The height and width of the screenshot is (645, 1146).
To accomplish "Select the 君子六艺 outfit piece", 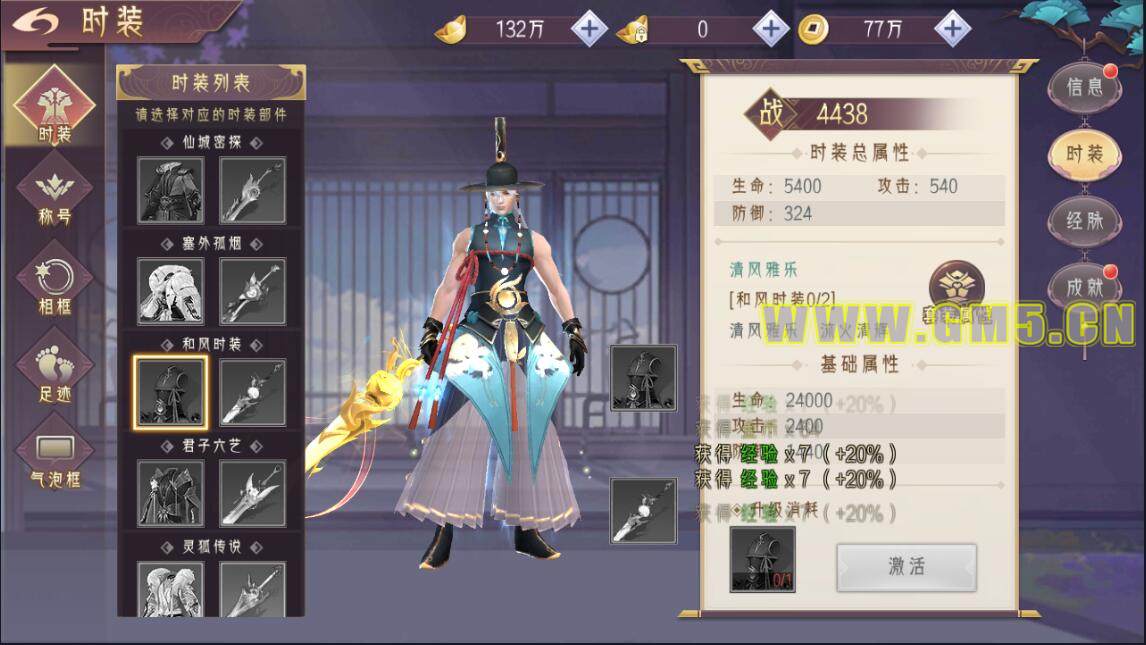I will pos(171,493).
